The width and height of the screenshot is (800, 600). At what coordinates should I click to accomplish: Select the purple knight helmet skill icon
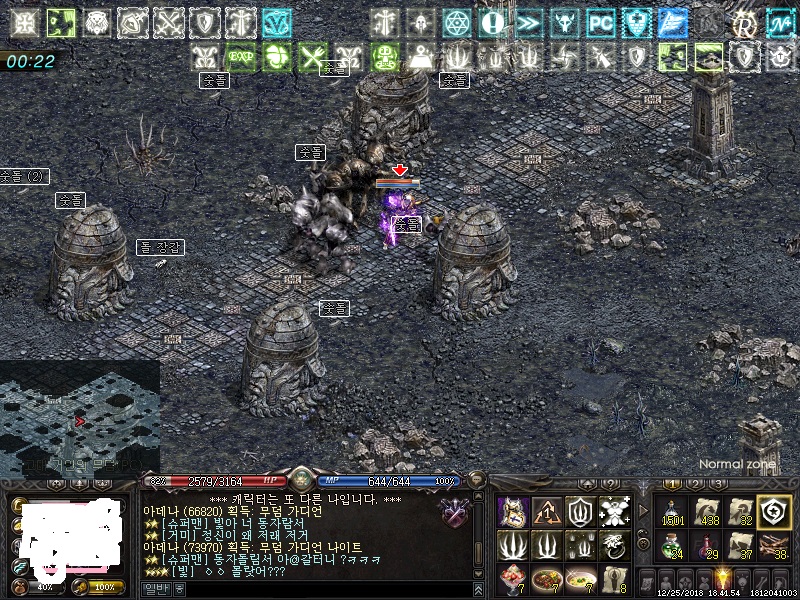tap(514, 512)
